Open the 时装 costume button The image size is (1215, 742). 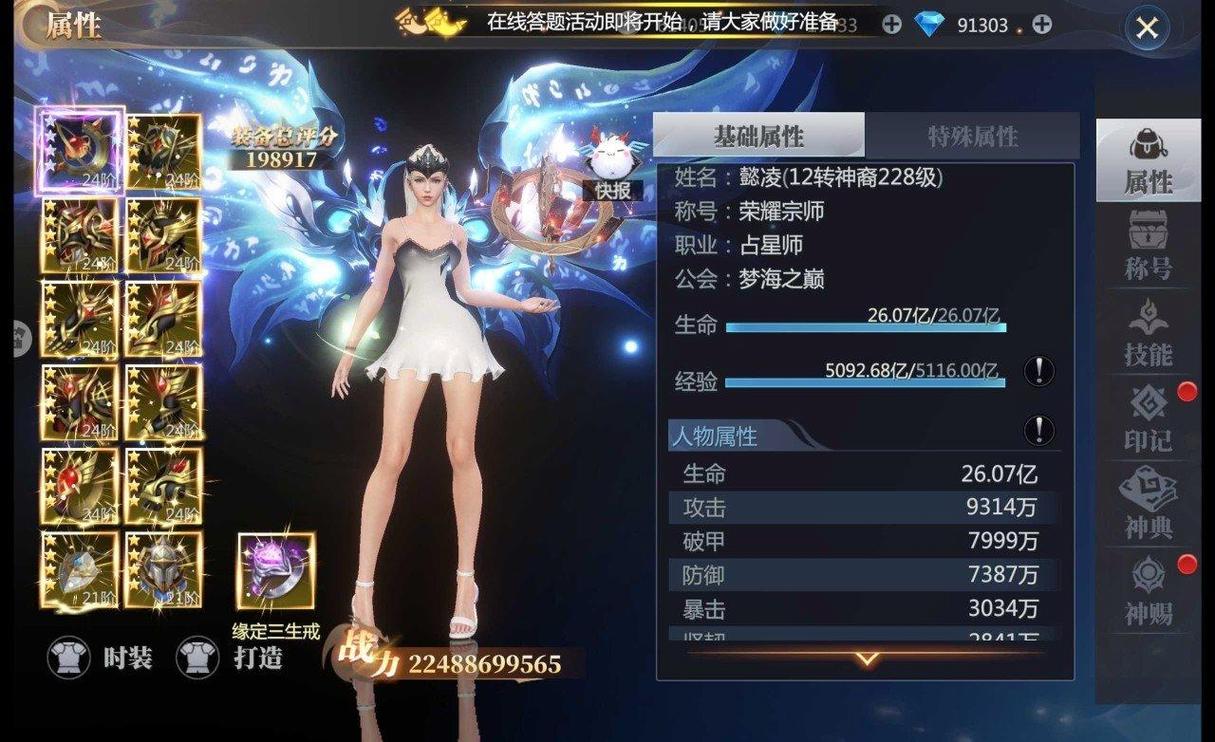102,657
